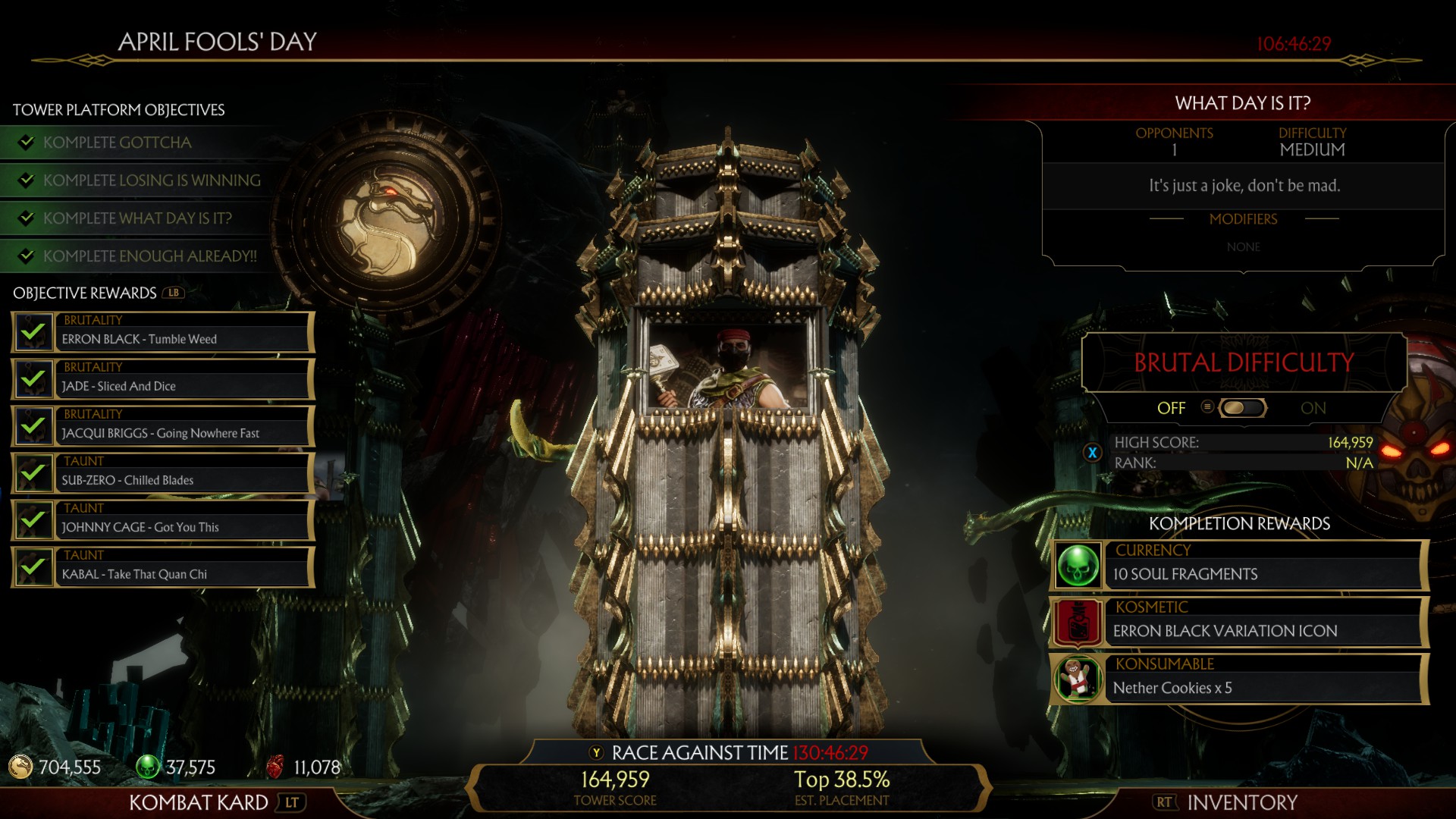The image size is (1456, 819).
Task: Open the Inventory panel
Action: [x=1241, y=802]
